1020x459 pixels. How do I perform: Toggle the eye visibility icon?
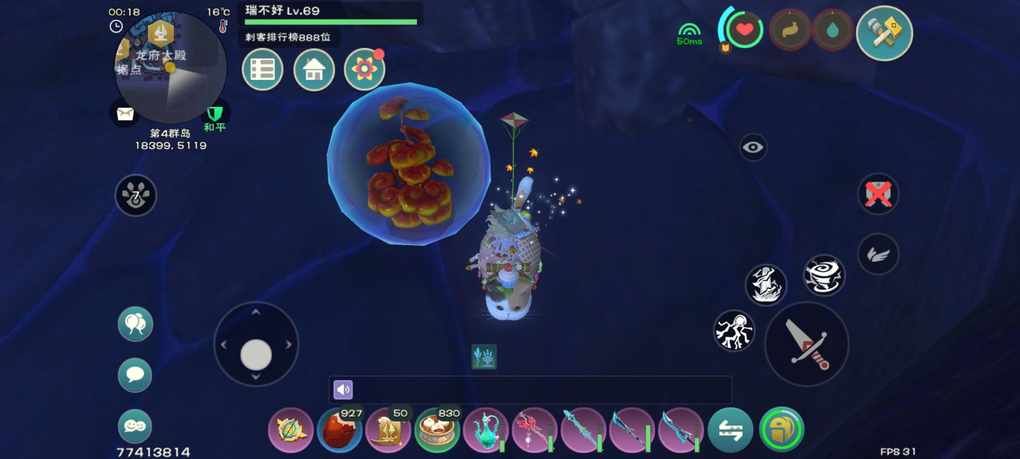tap(753, 148)
